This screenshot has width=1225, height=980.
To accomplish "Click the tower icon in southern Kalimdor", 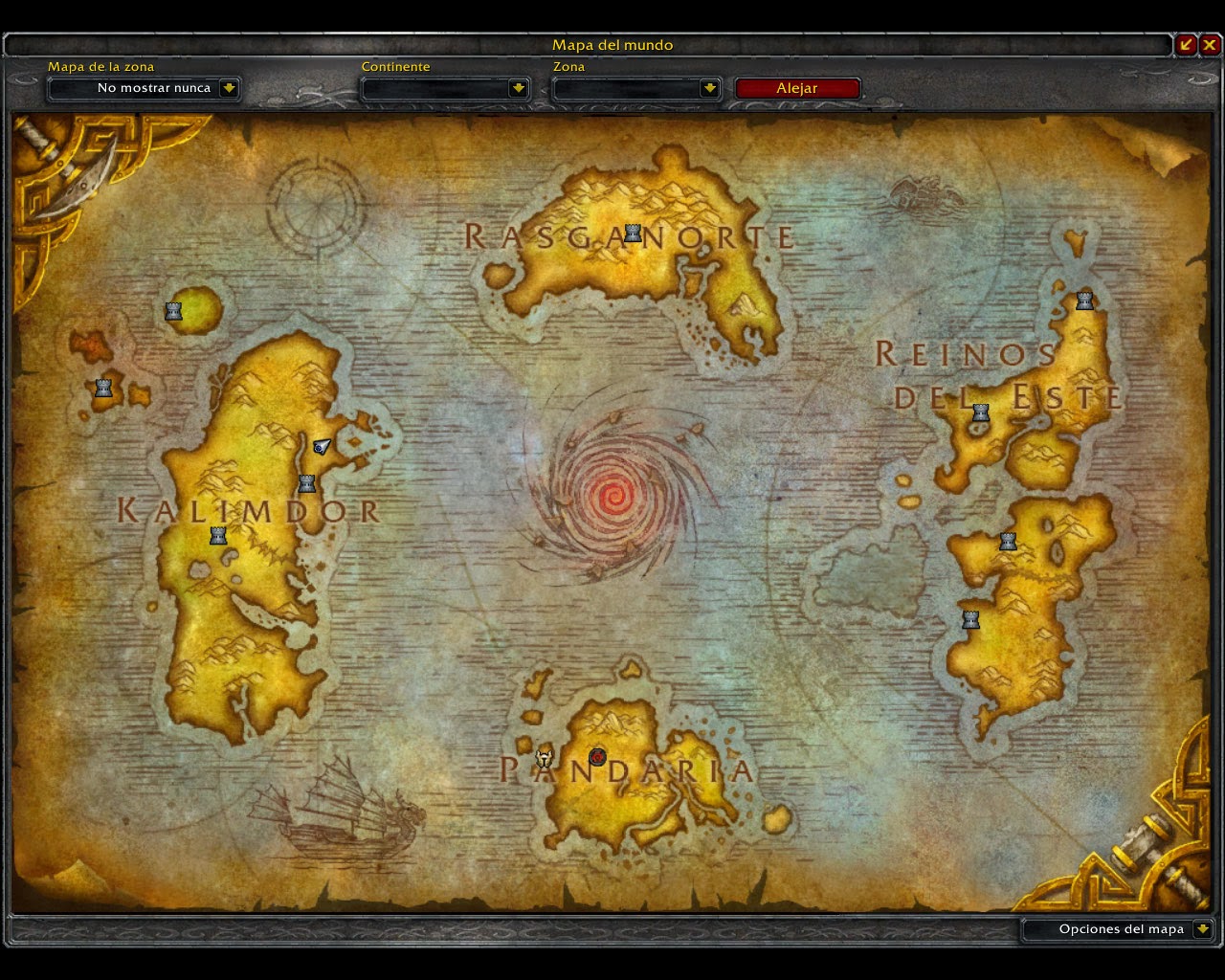I will click(216, 535).
